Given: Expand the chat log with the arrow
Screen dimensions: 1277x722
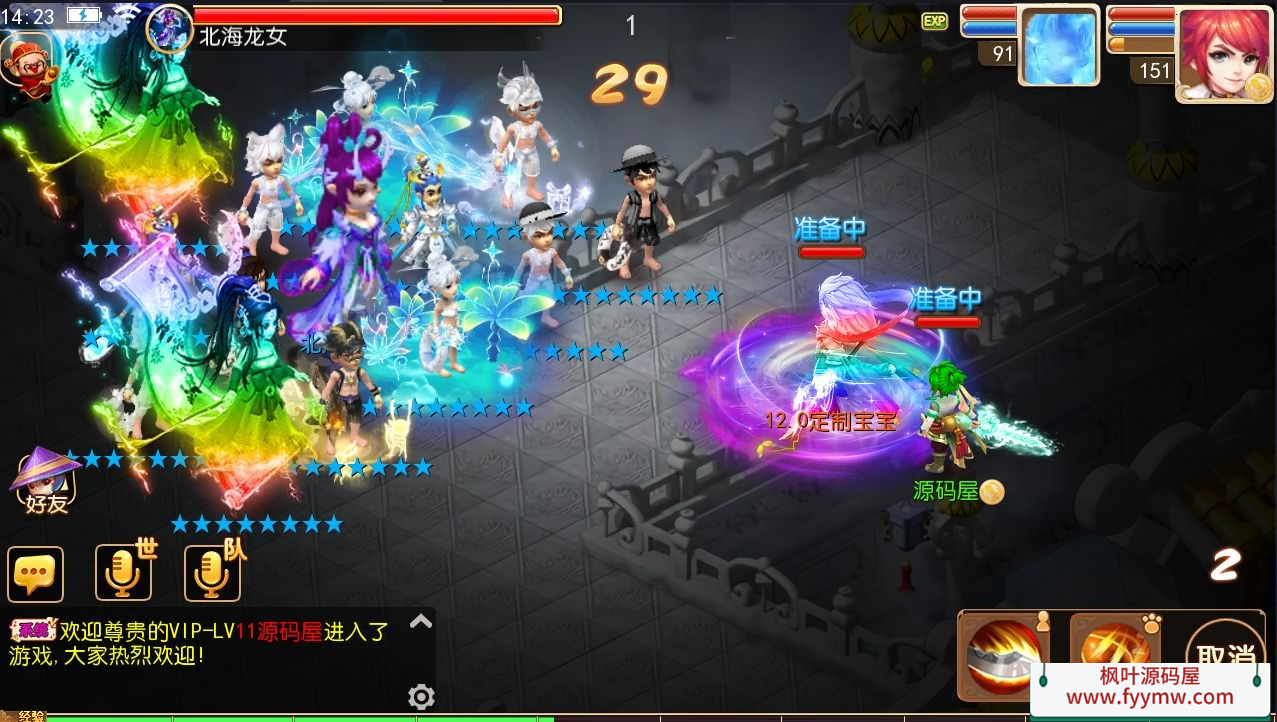Looking at the screenshot, I should pos(421,622).
